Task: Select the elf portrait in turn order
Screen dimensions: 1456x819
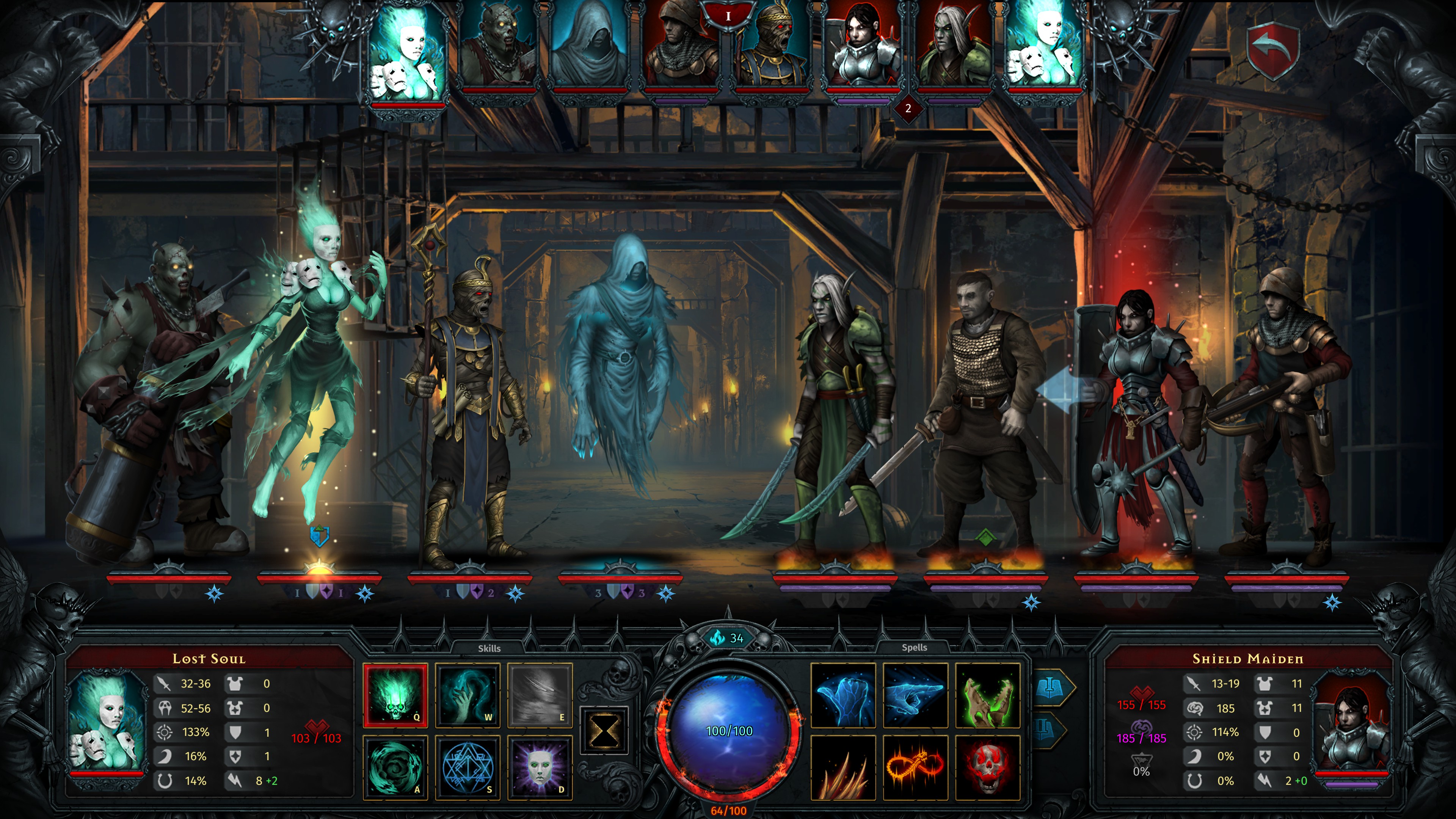Action: [x=952, y=48]
